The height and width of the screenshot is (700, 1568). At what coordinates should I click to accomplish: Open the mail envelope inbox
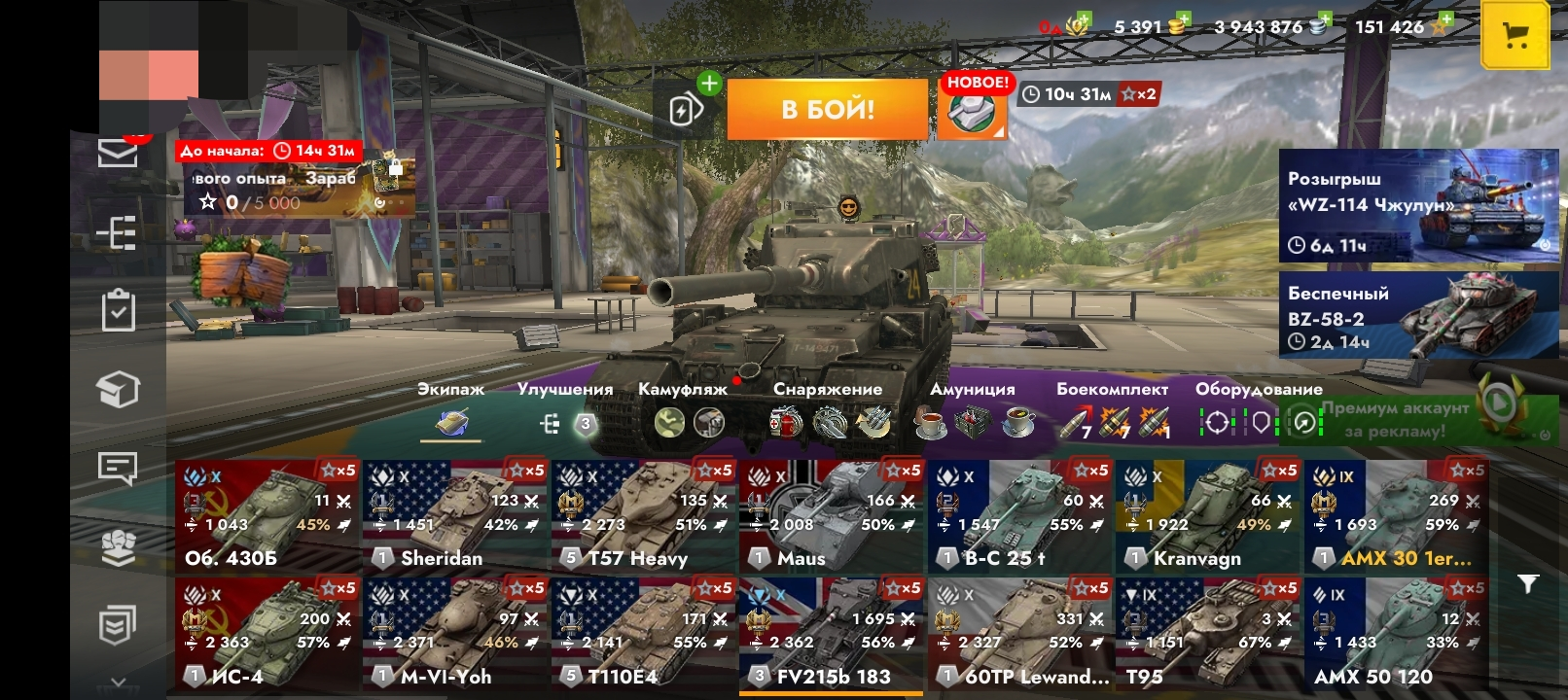coord(118,153)
